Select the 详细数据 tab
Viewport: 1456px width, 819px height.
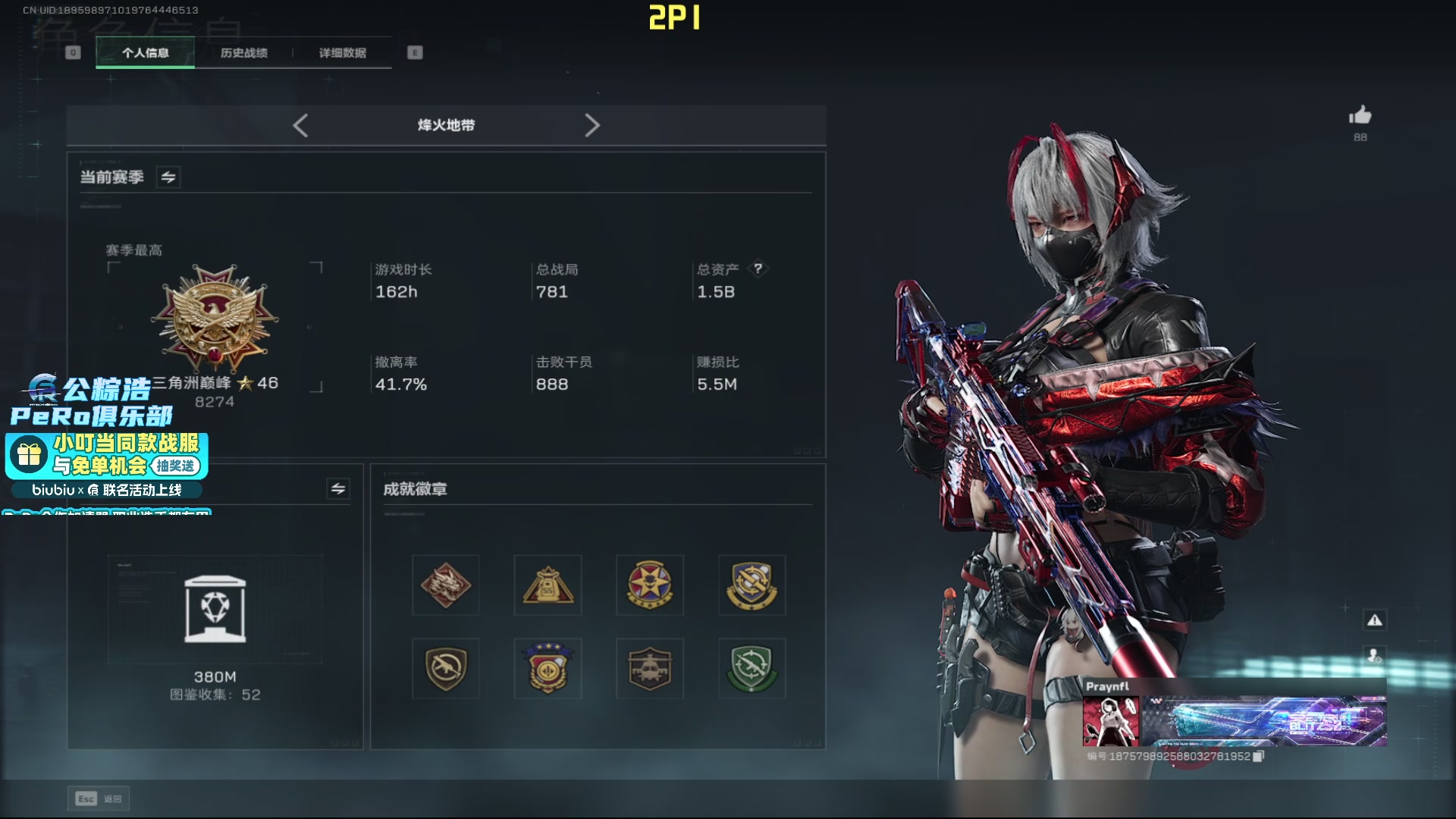[342, 53]
